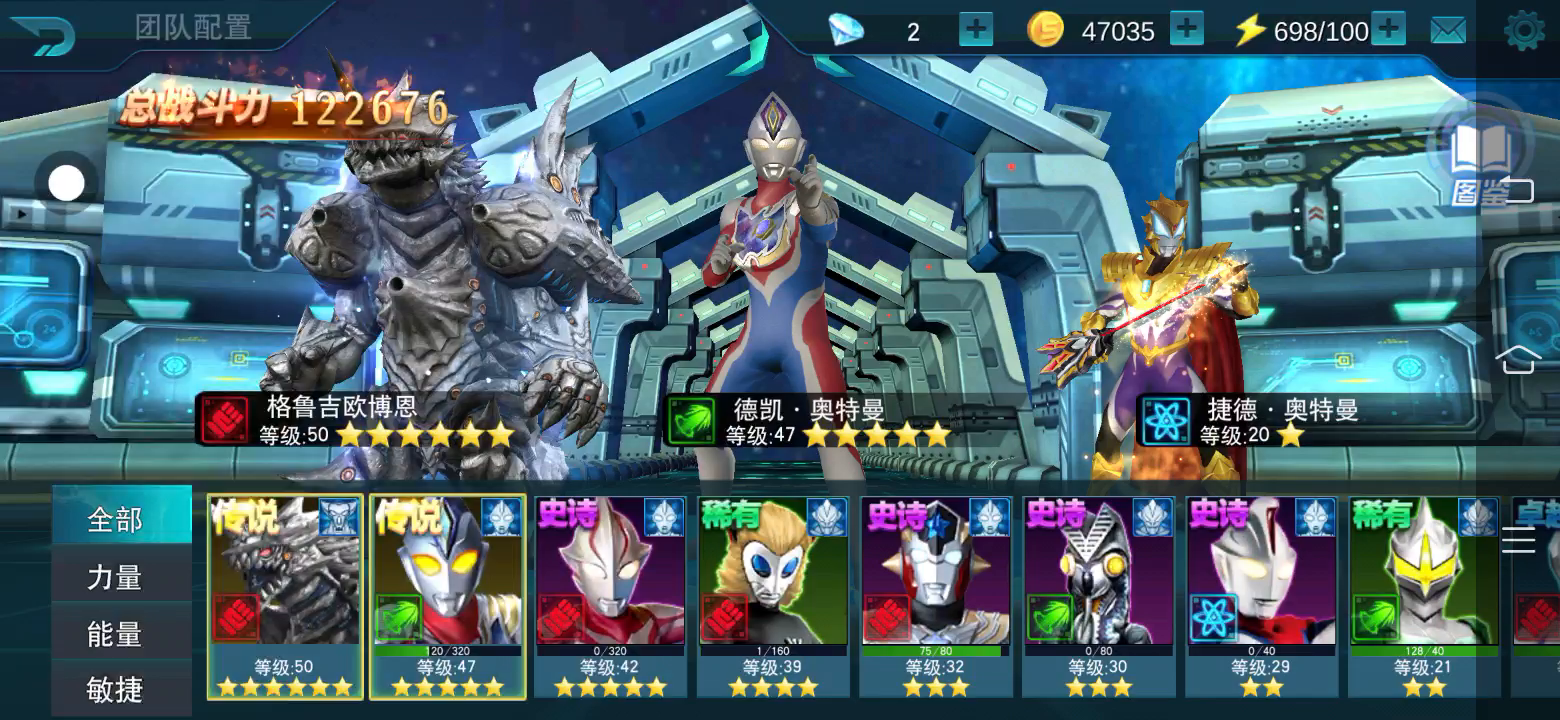
Task: Choose the level 21 rare hero card
Action: coord(1423,596)
